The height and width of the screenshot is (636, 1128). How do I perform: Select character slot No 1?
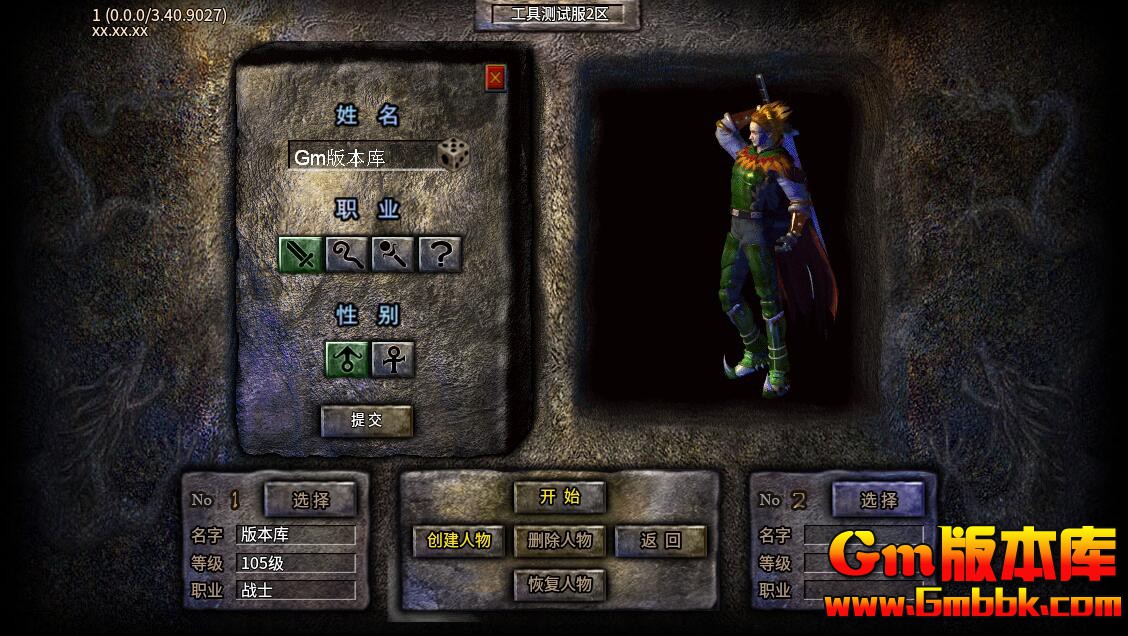(x=310, y=499)
